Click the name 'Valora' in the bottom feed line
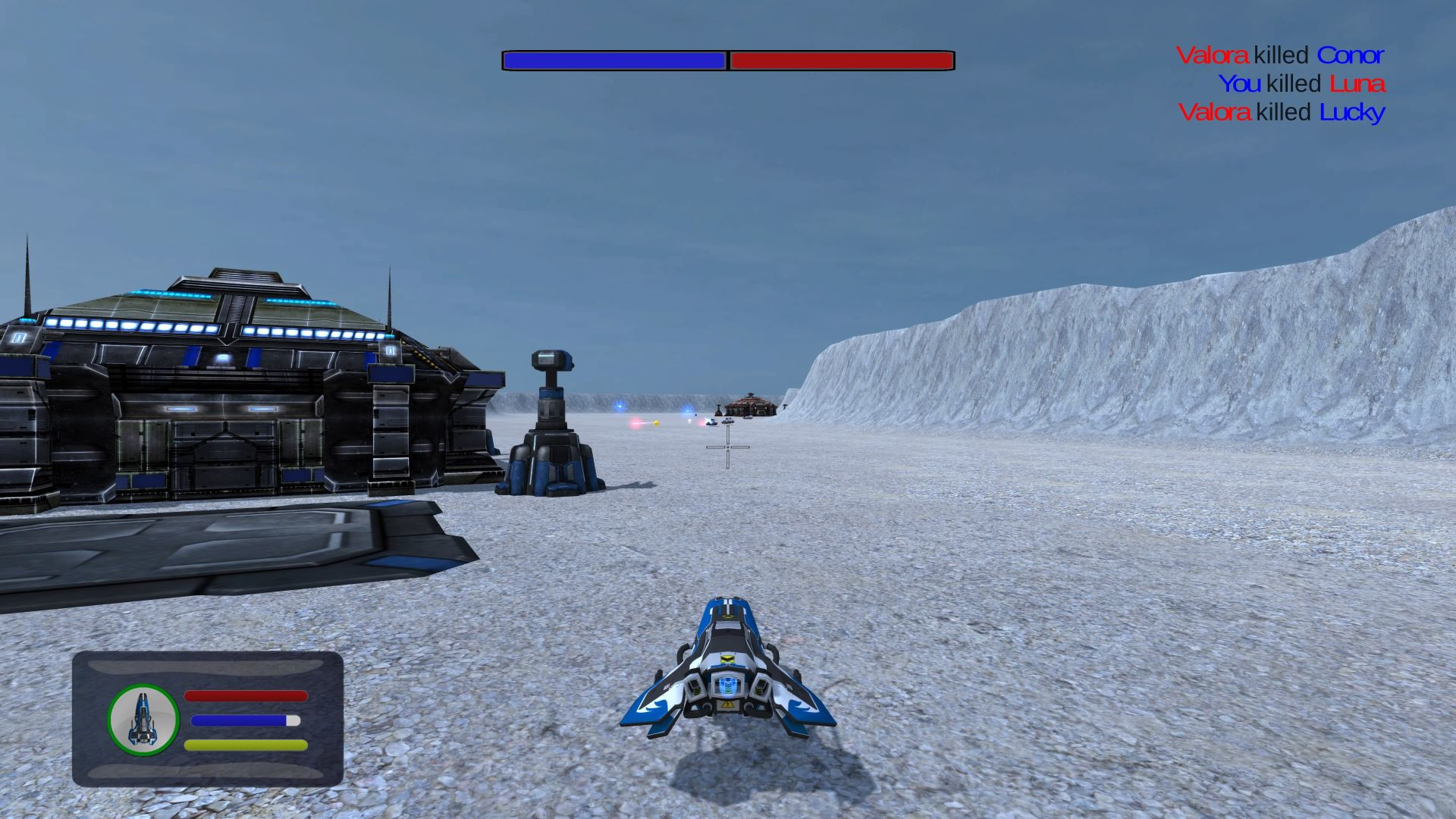This screenshot has width=1456, height=819. (1214, 112)
